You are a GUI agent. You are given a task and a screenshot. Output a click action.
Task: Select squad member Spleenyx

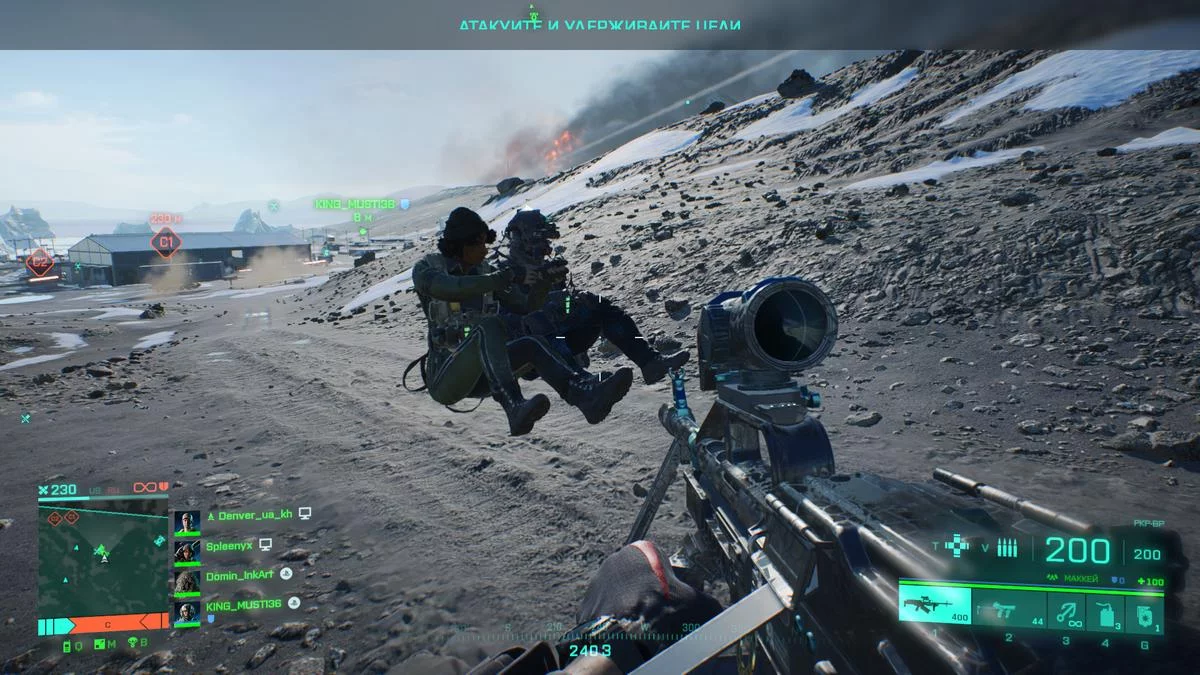click(x=230, y=545)
